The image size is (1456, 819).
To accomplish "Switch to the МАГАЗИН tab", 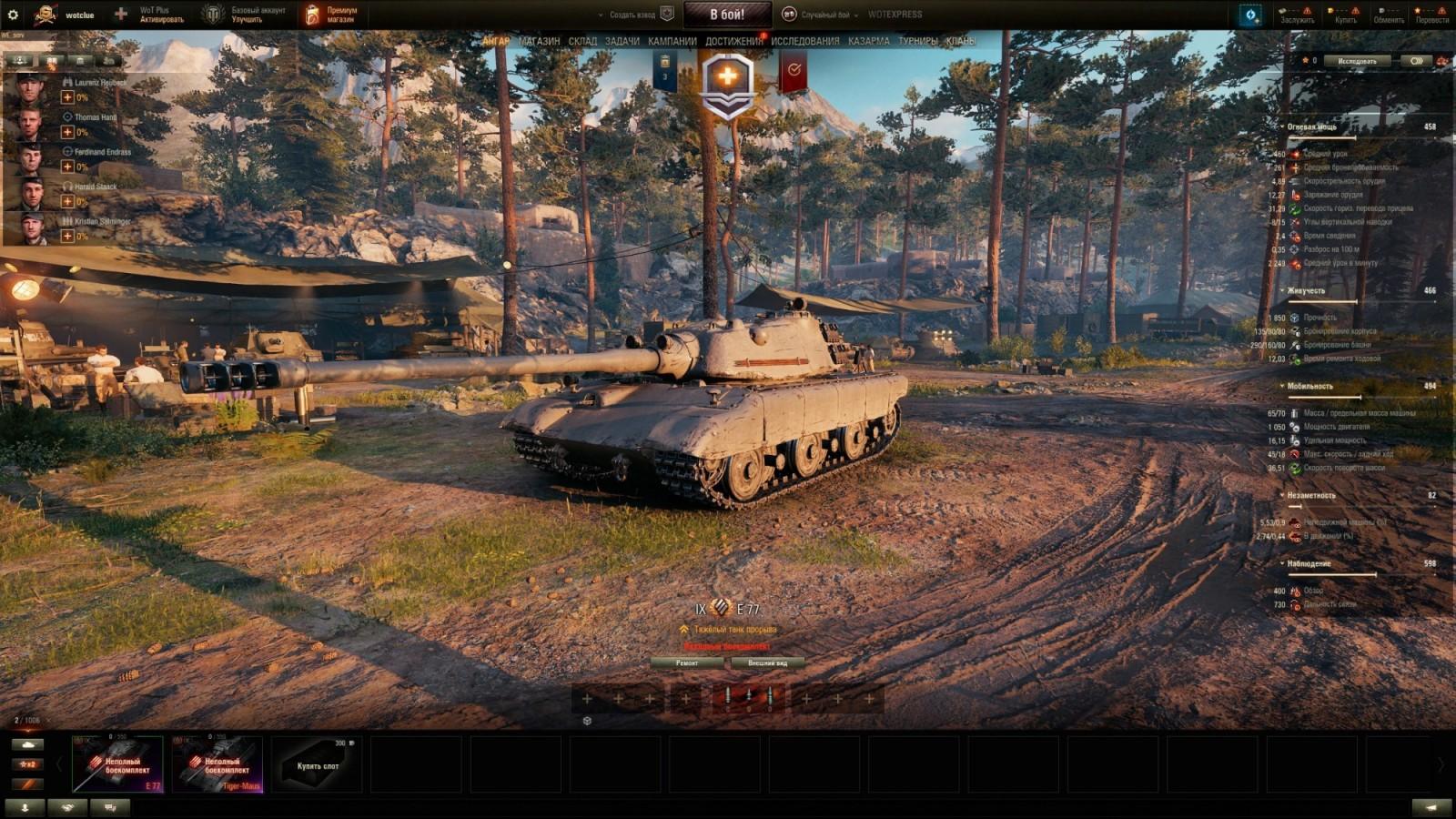I will [538, 40].
